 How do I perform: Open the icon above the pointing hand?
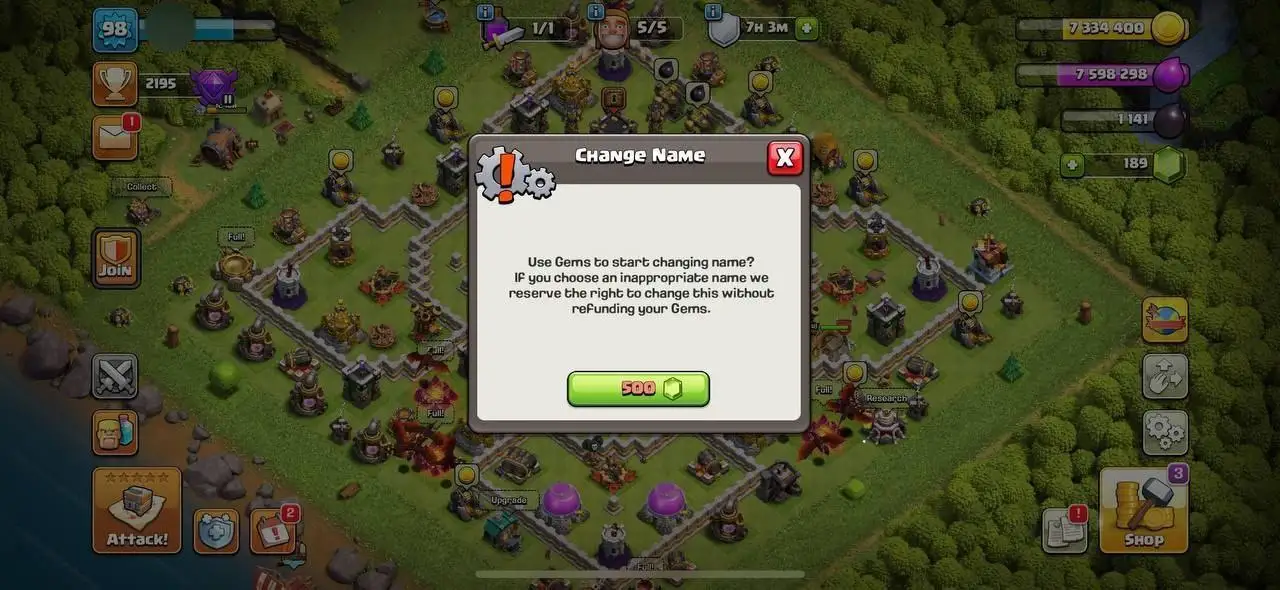1165,320
